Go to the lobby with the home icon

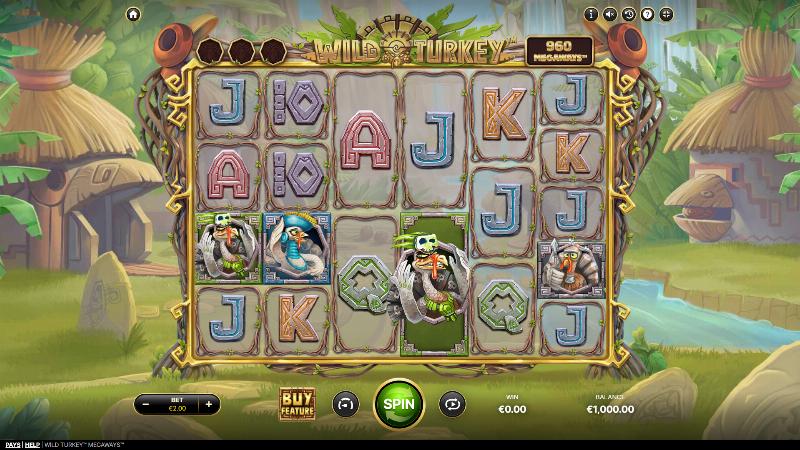click(133, 14)
